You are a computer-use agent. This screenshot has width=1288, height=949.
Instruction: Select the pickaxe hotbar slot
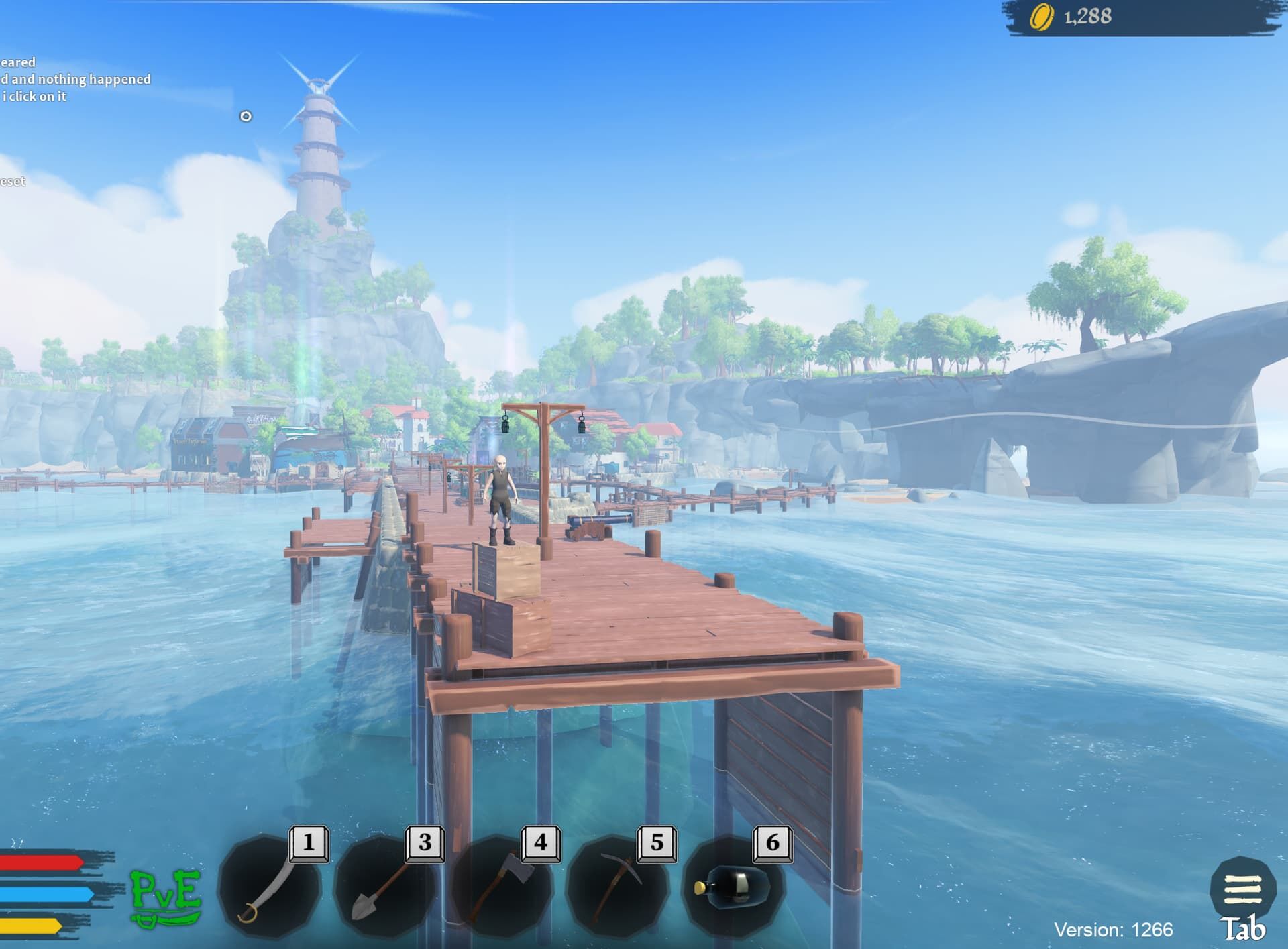coord(618,887)
